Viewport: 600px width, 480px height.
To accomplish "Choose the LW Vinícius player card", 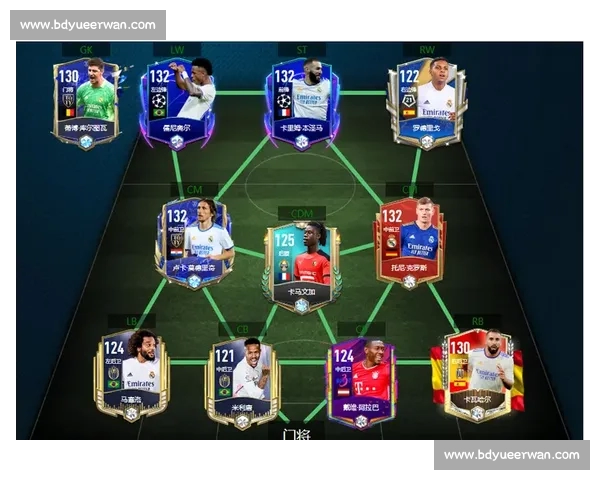I will click(180, 100).
